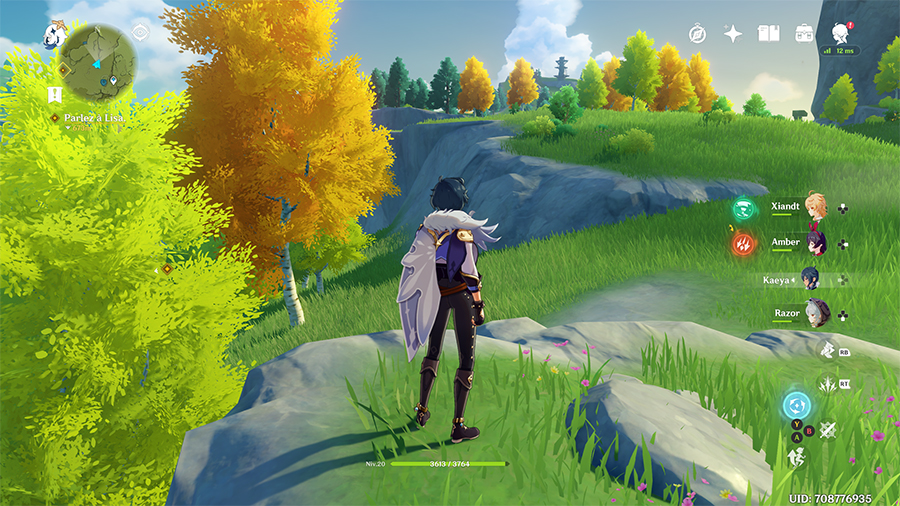Switch to party member Amber
Image resolution: width=900 pixels, height=506 pixels.
[815, 244]
